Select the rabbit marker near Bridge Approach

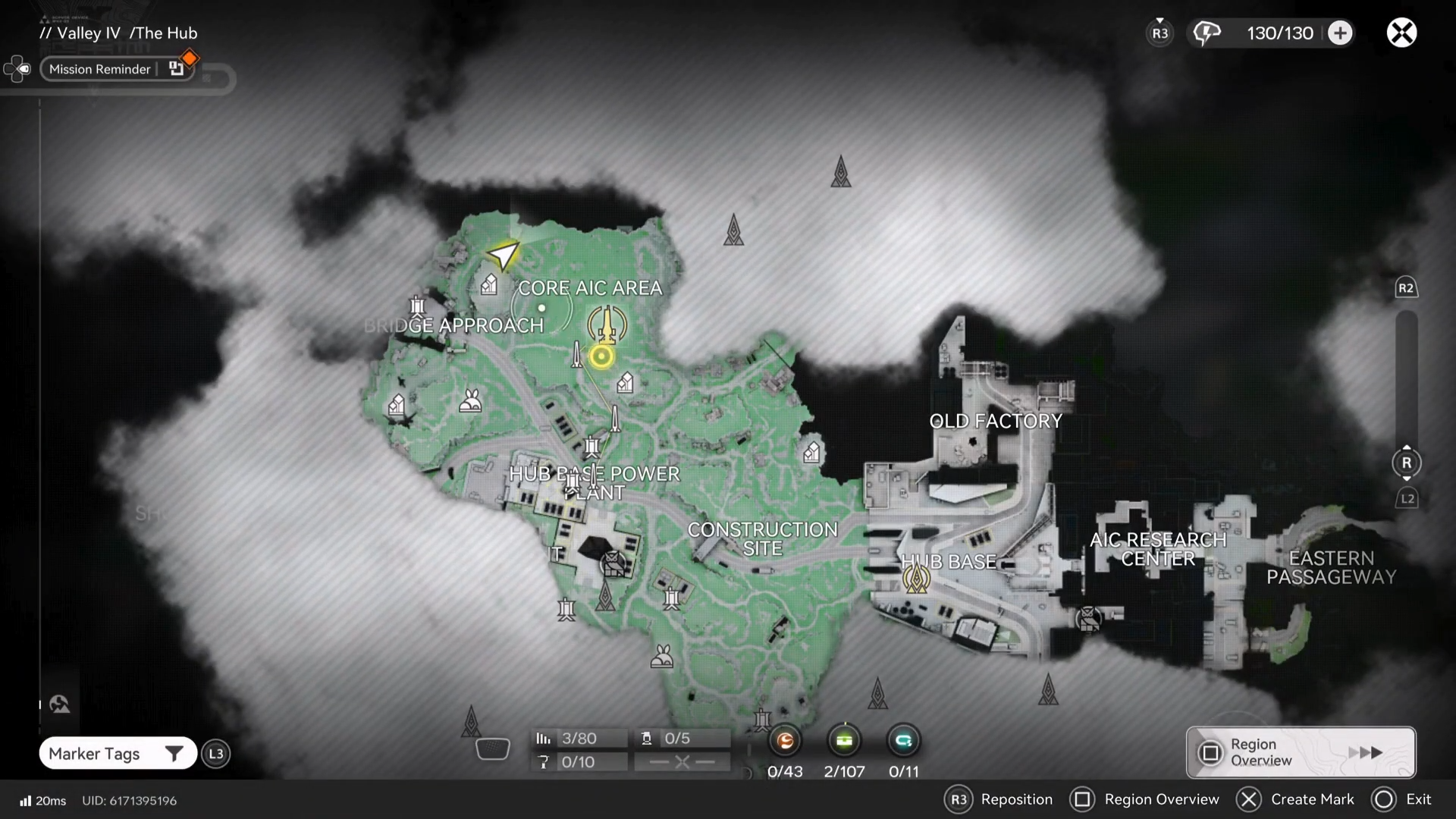470,400
